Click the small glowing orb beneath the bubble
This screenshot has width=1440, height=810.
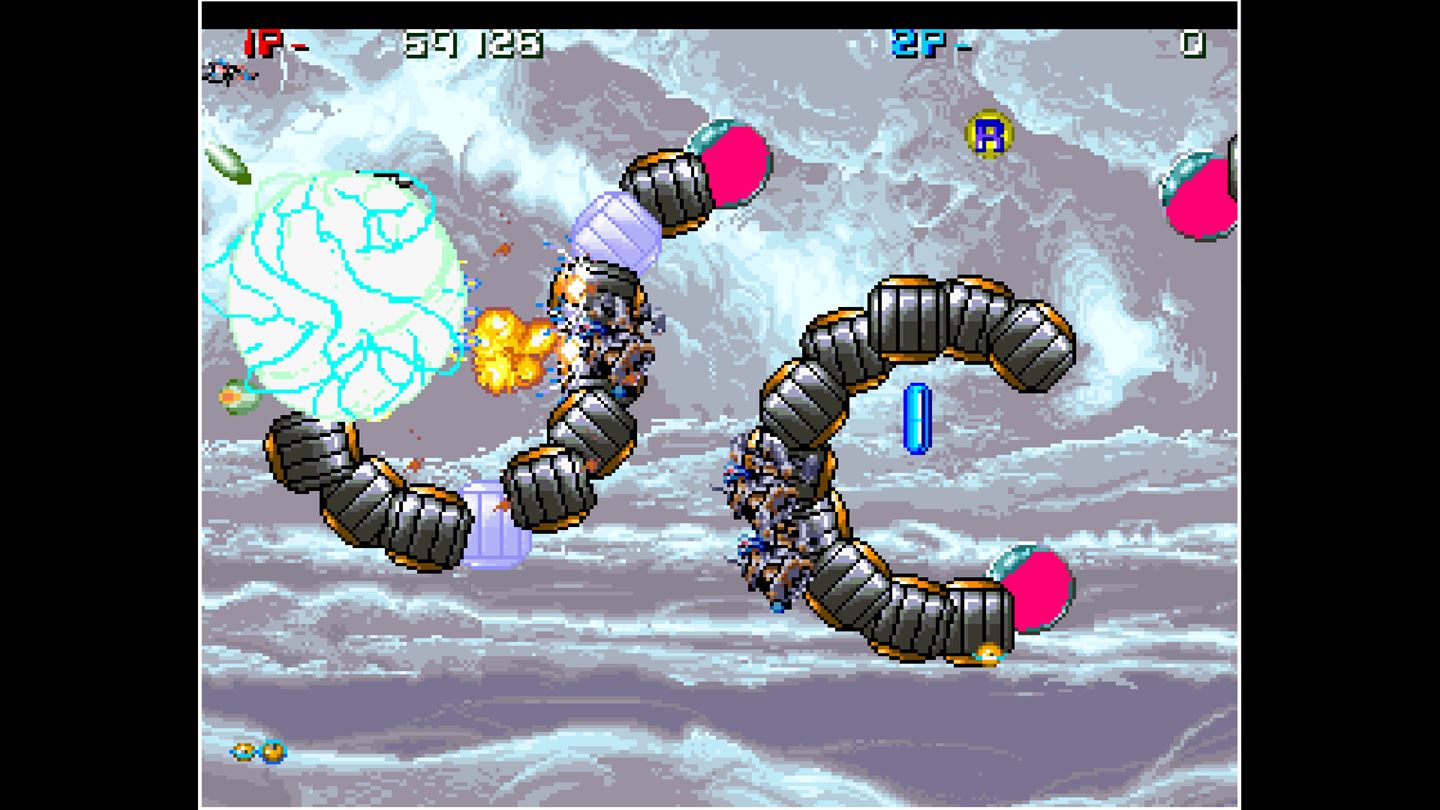(x=228, y=397)
